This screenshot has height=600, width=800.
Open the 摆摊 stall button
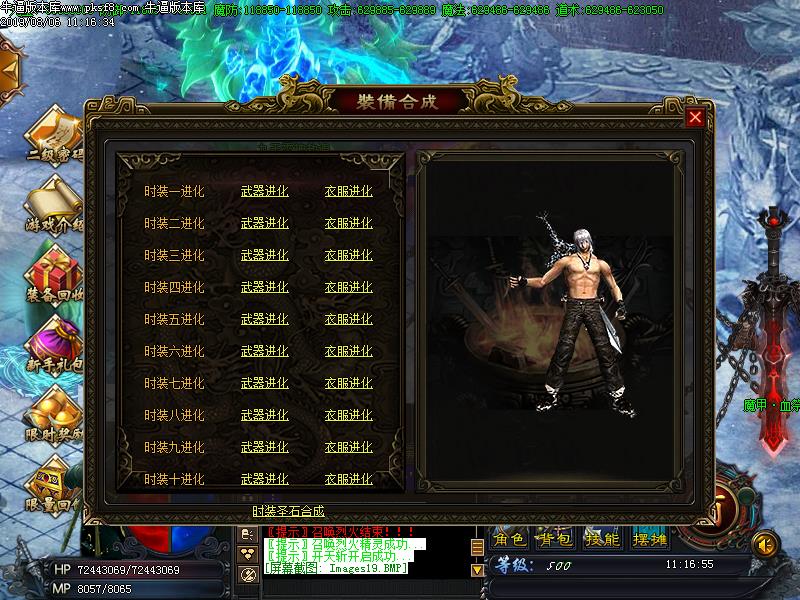pos(650,539)
